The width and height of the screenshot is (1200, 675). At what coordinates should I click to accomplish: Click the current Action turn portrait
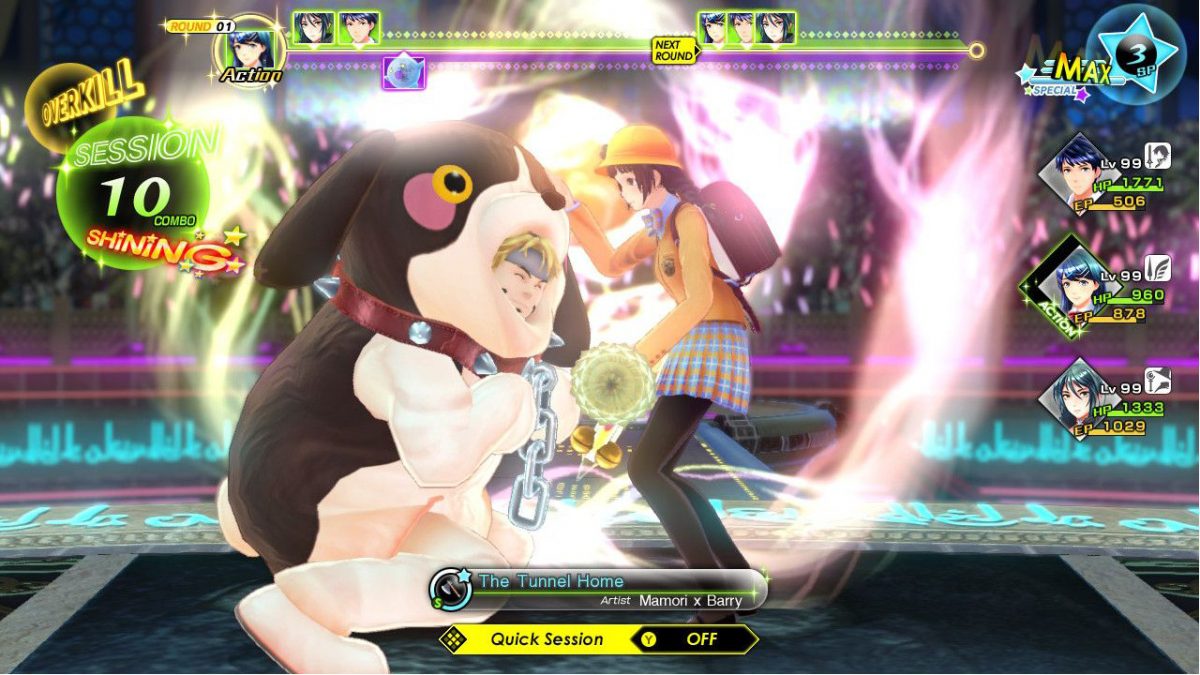coord(250,49)
